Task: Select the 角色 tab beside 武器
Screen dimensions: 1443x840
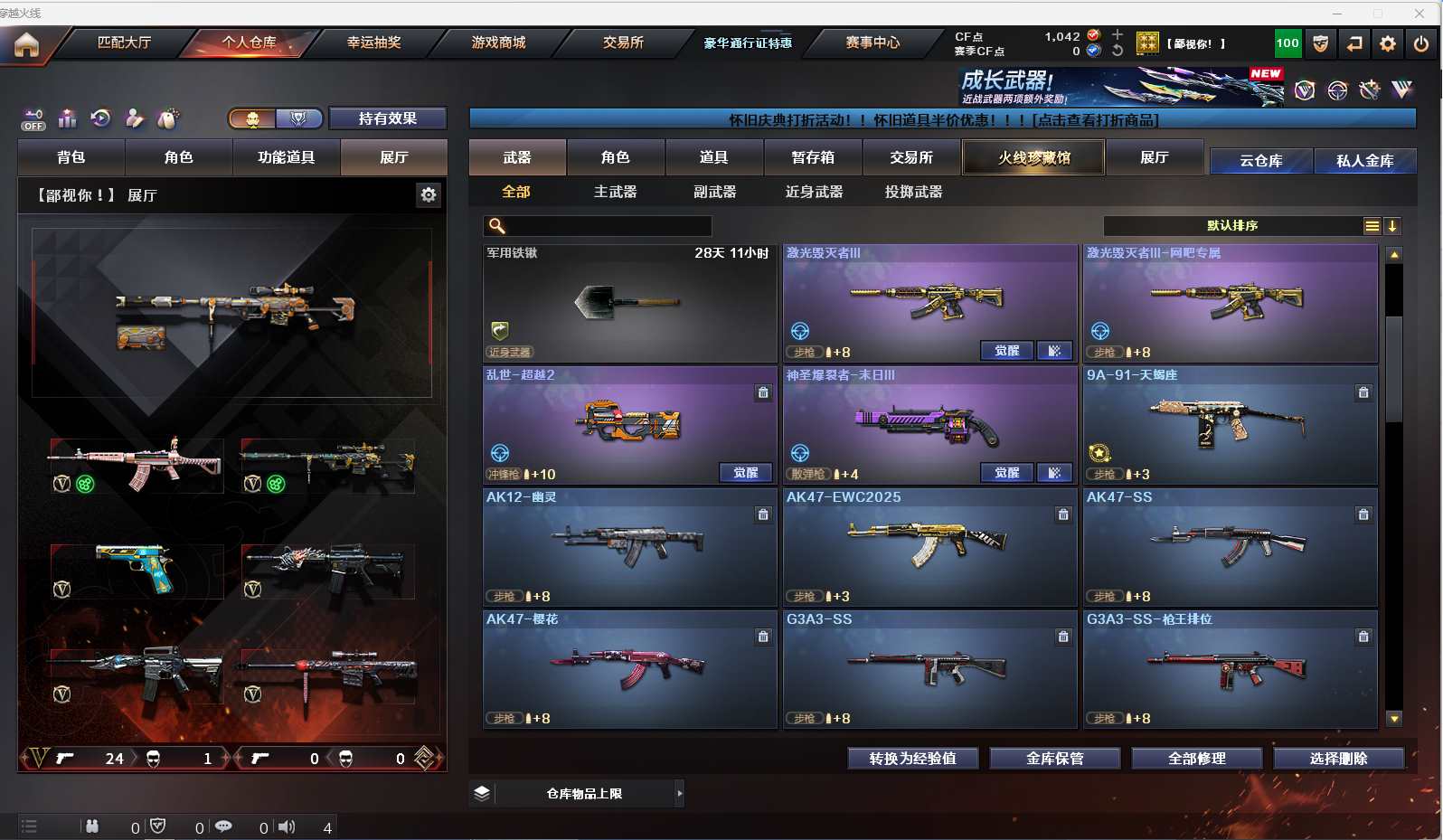Action: point(615,157)
